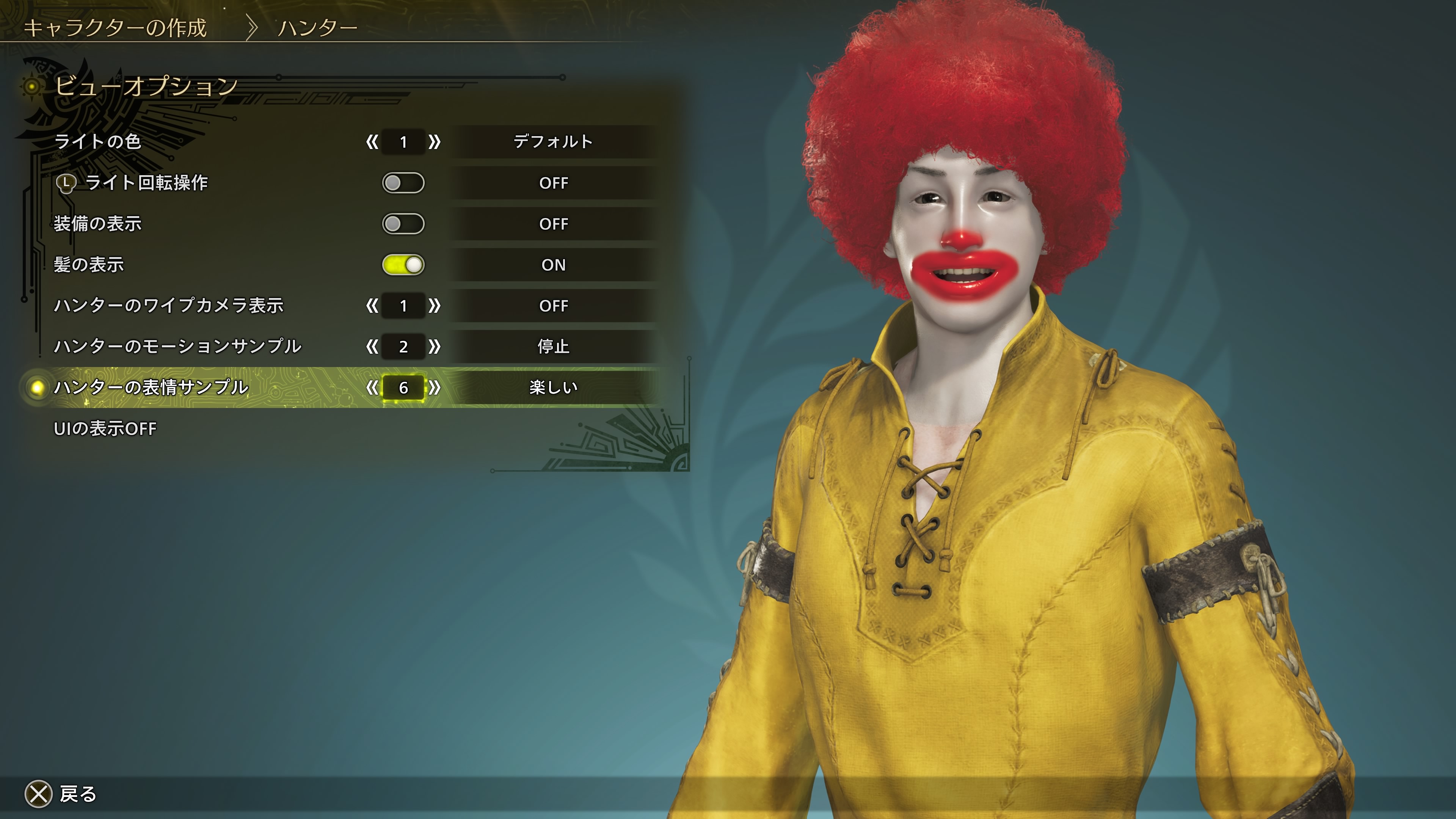Turn on the 装備の表示 switch
Image resolution: width=1456 pixels, height=819 pixels.
point(403,224)
